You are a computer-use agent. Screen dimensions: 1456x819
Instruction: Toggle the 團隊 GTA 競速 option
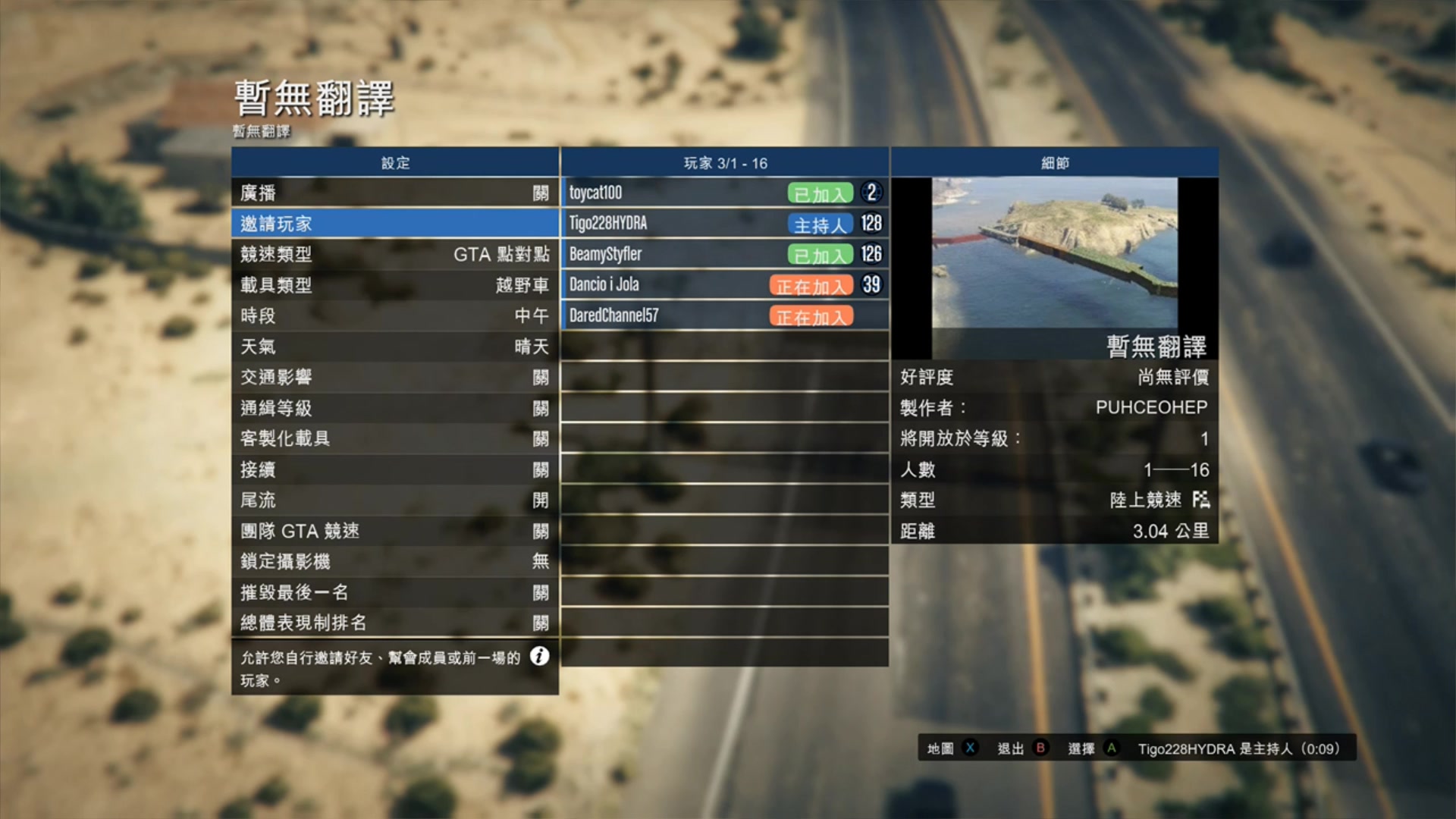[x=394, y=531]
